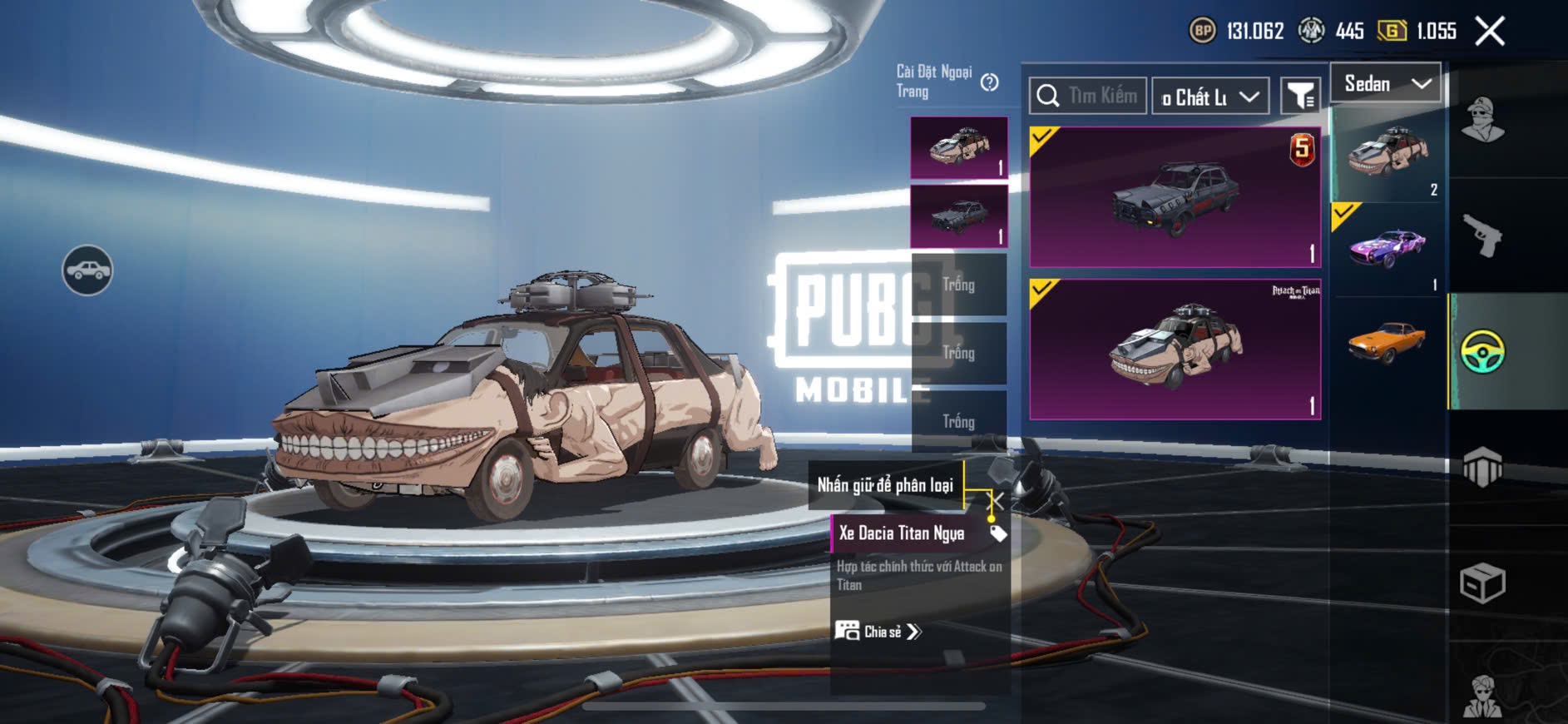Switch to the pistol weapon skins category
Screen dimensions: 1568x724
(1483, 236)
